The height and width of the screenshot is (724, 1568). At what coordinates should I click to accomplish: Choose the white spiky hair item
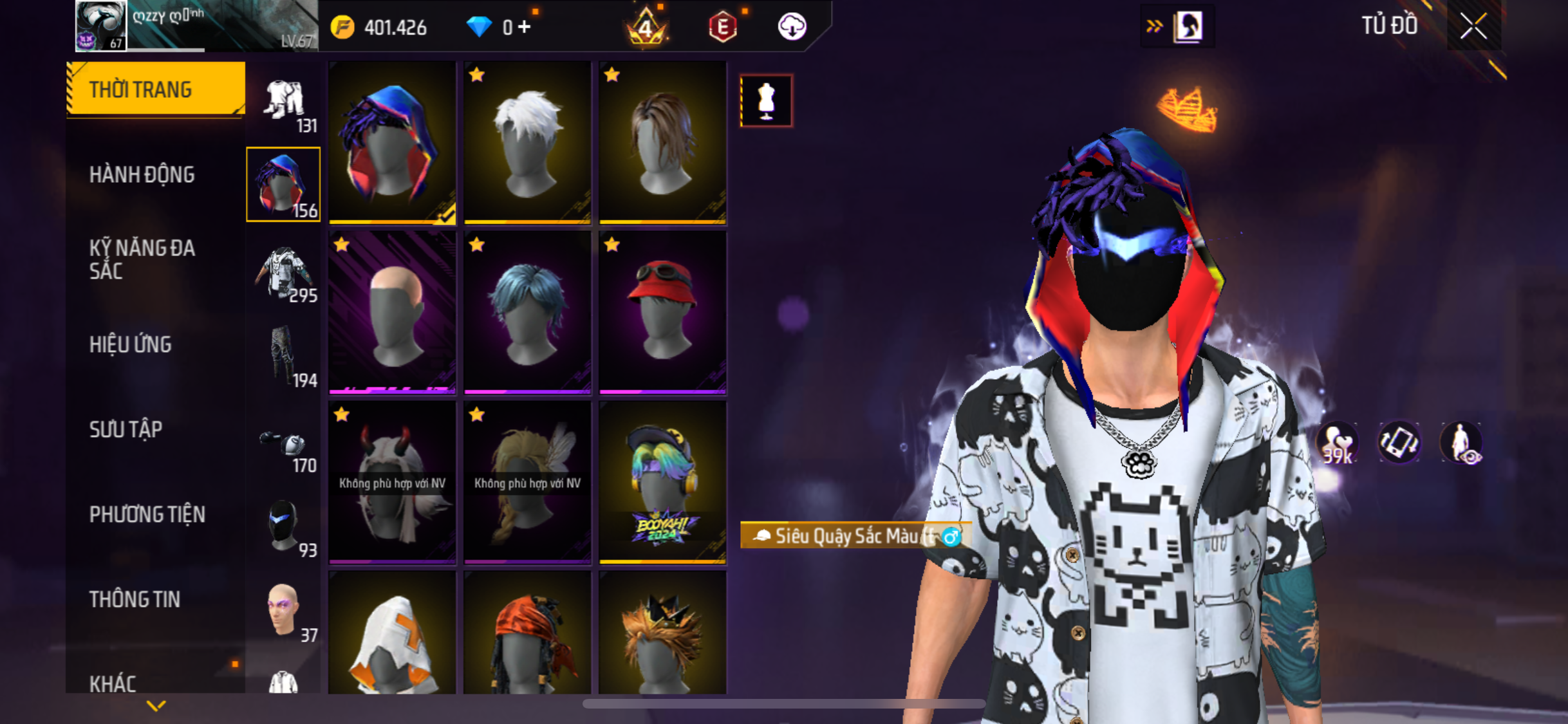[527, 143]
